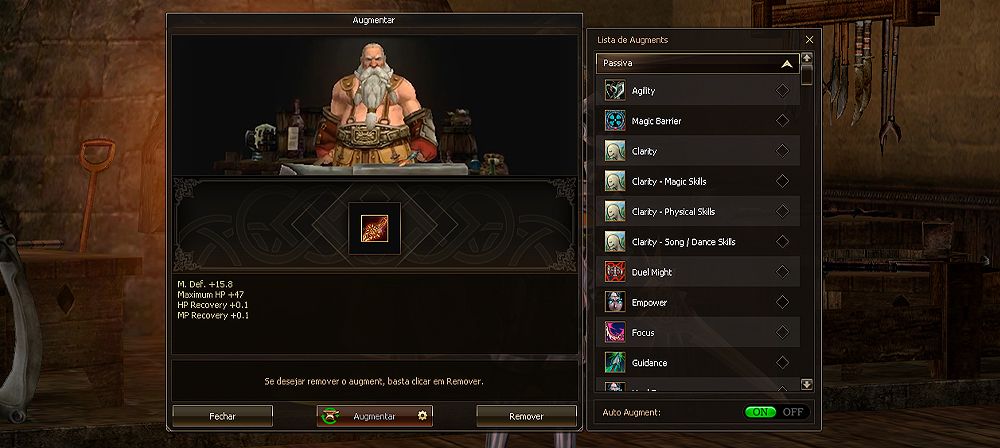Viewport: 1000px width, 448px height.
Task: Select the weapon item slot
Action: (x=374, y=228)
